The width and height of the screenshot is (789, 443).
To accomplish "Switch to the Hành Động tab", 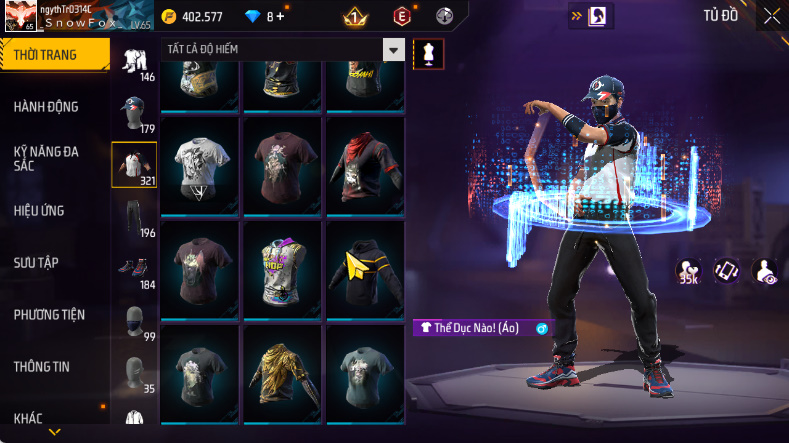I will [x=46, y=107].
